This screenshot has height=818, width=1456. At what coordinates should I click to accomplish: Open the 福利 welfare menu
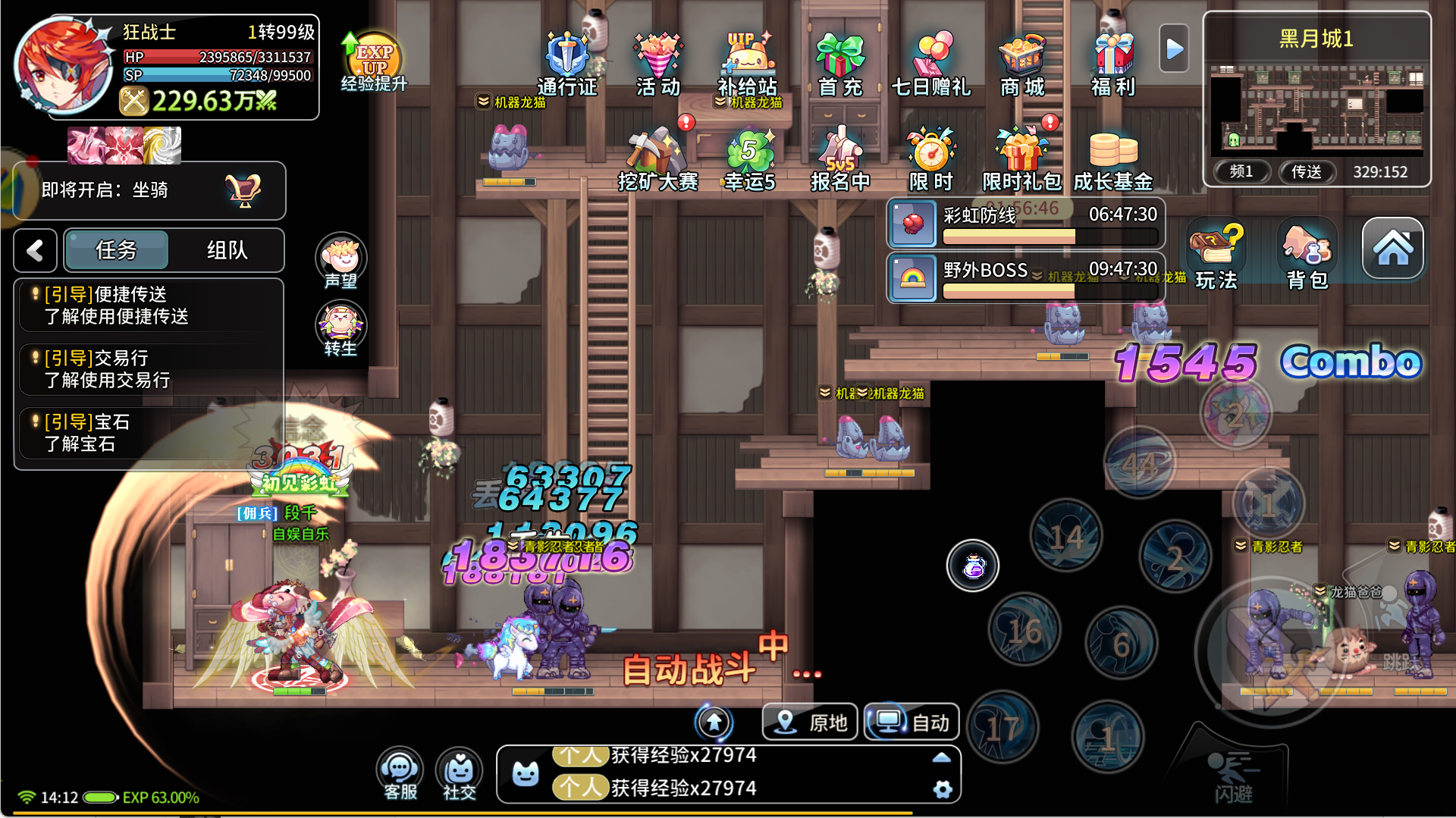click(1112, 63)
